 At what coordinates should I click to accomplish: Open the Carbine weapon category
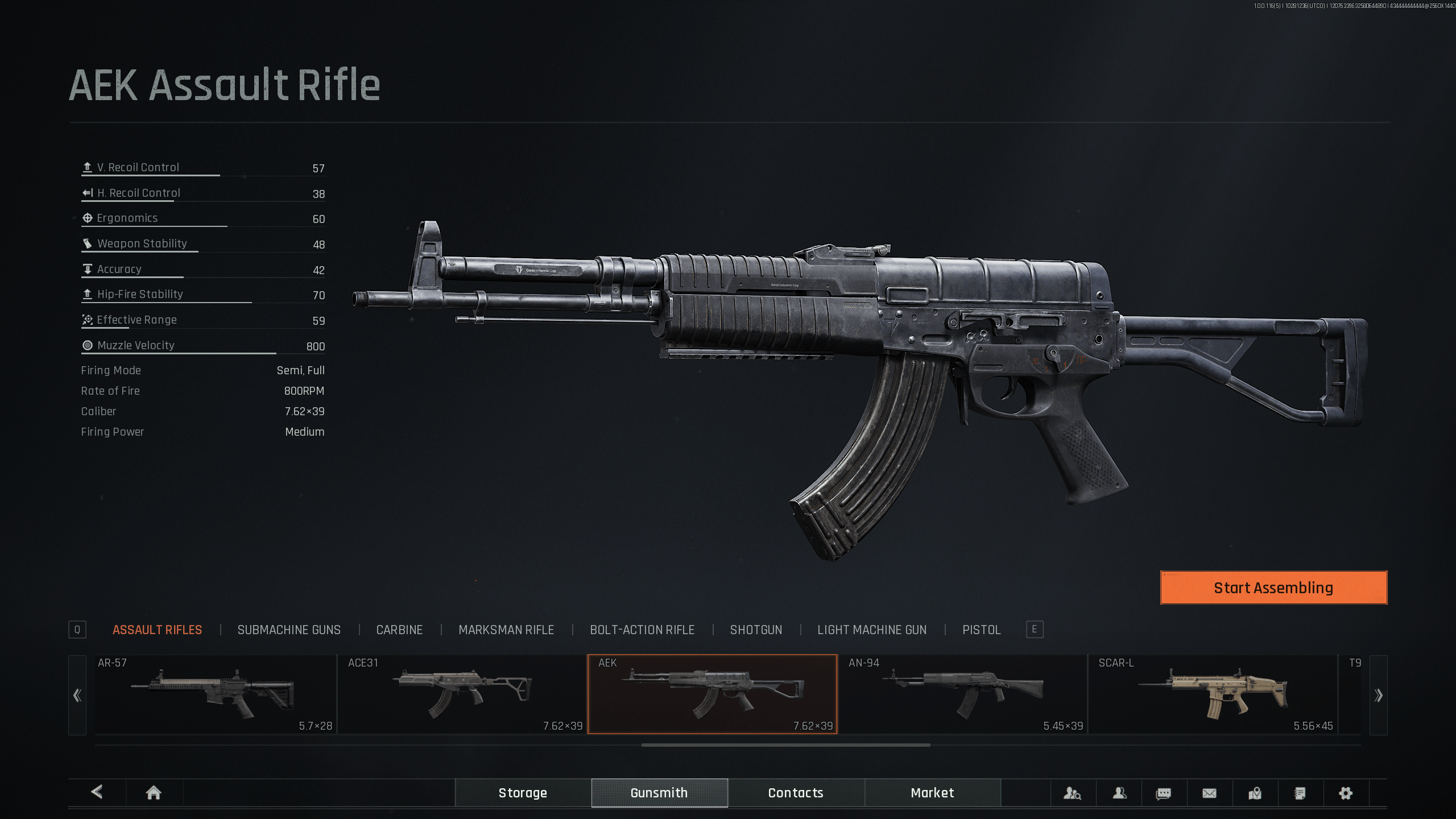399,630
